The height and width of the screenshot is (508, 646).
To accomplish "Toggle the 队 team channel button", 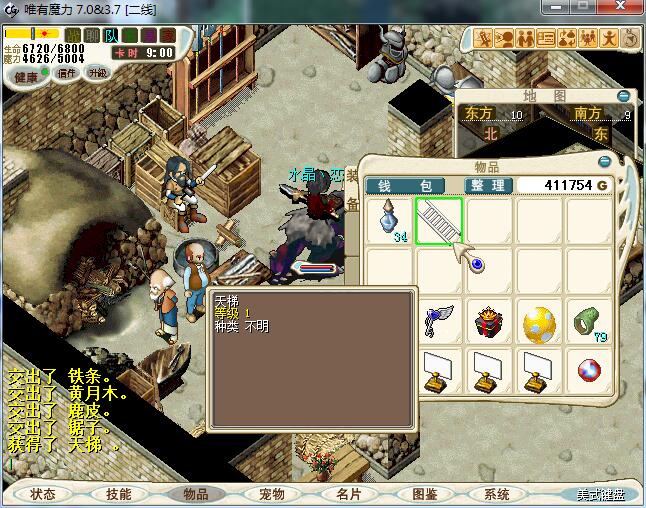I will [111, 35].
